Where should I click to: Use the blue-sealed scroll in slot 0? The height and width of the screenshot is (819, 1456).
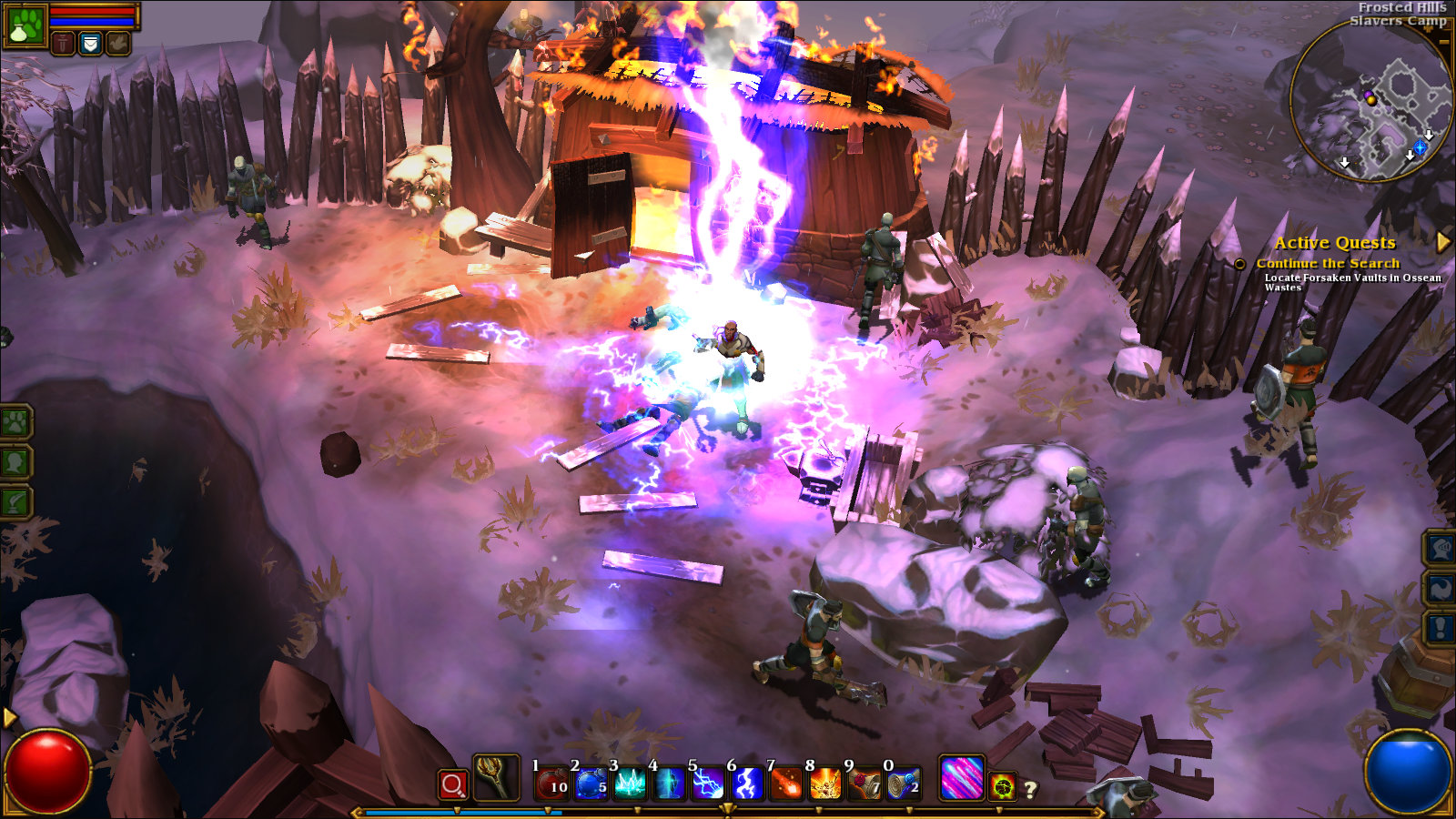904,783
